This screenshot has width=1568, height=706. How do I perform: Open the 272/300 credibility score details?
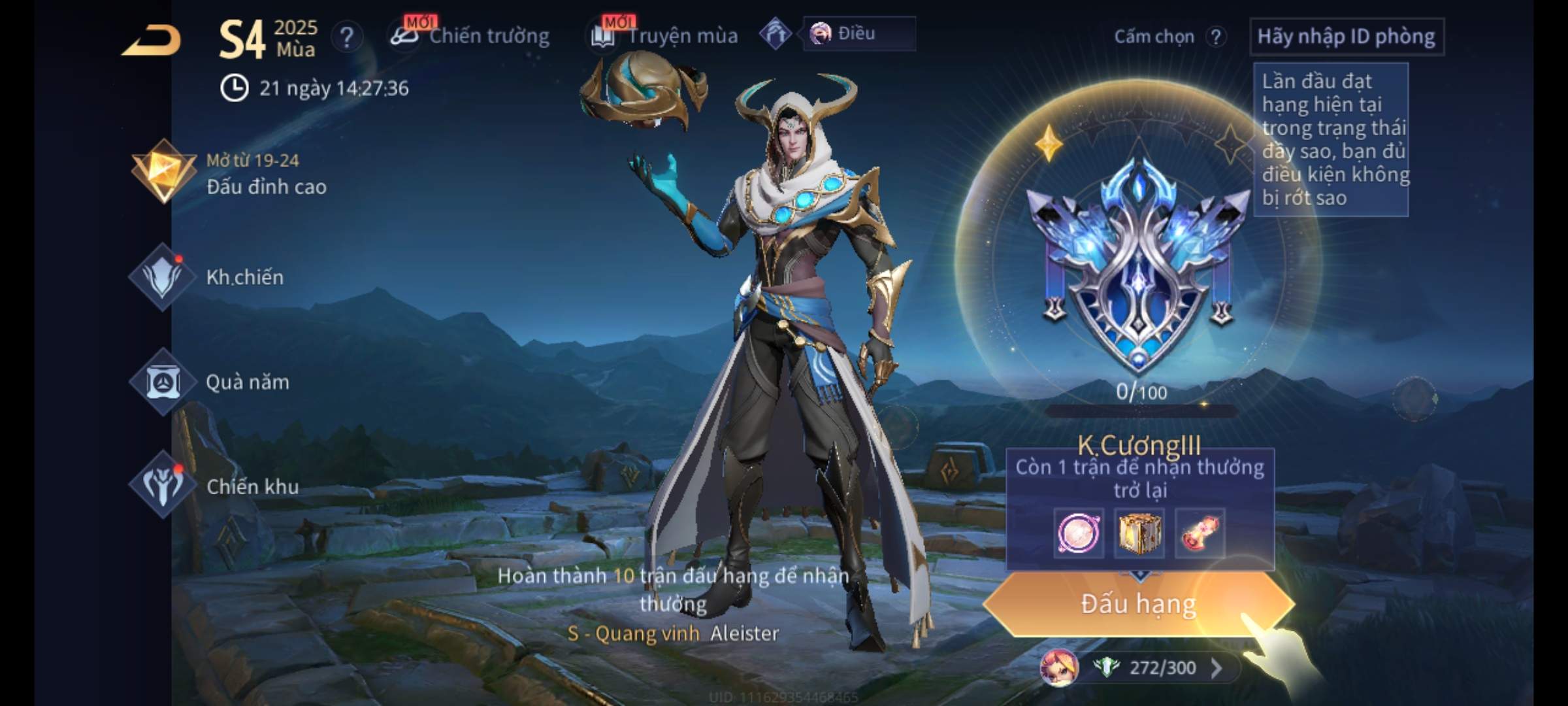1162,668
